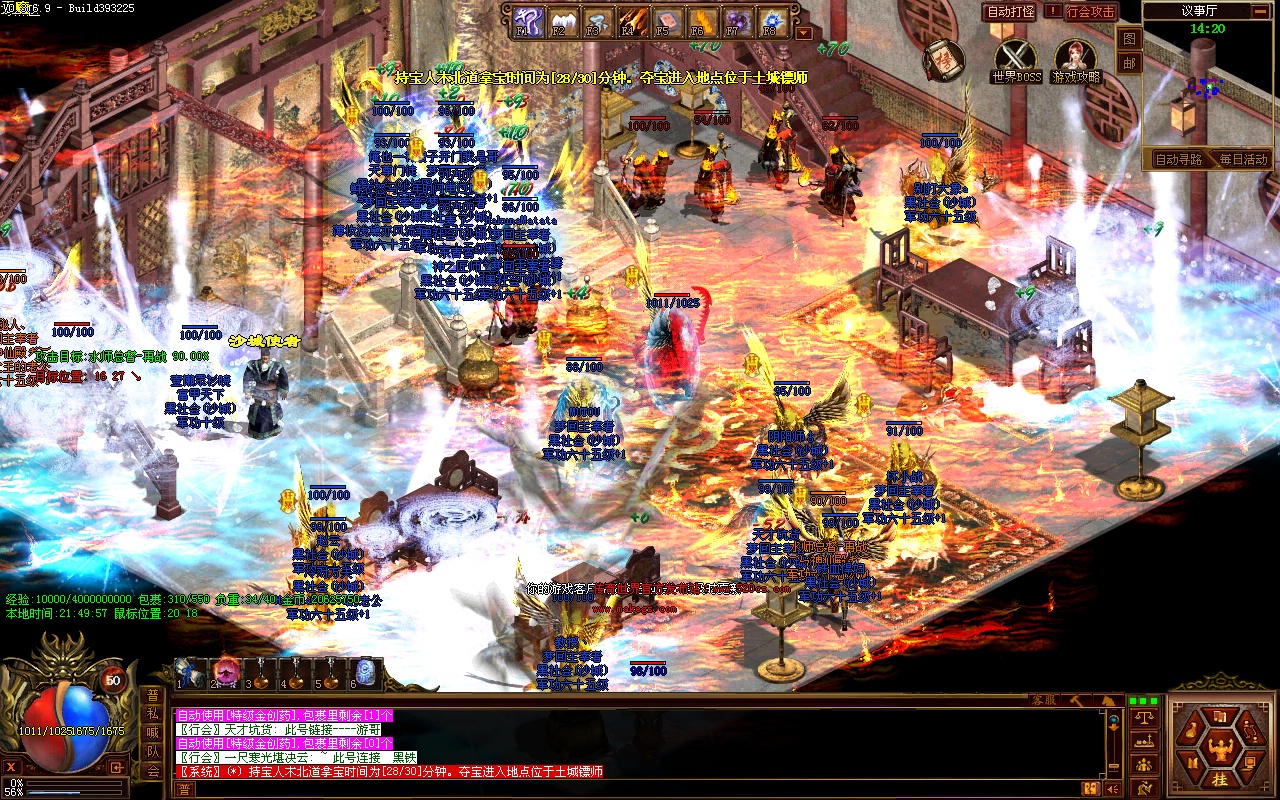
Task: Open the 世界BOSS crossed swords icon
Action: [1017, 57]
